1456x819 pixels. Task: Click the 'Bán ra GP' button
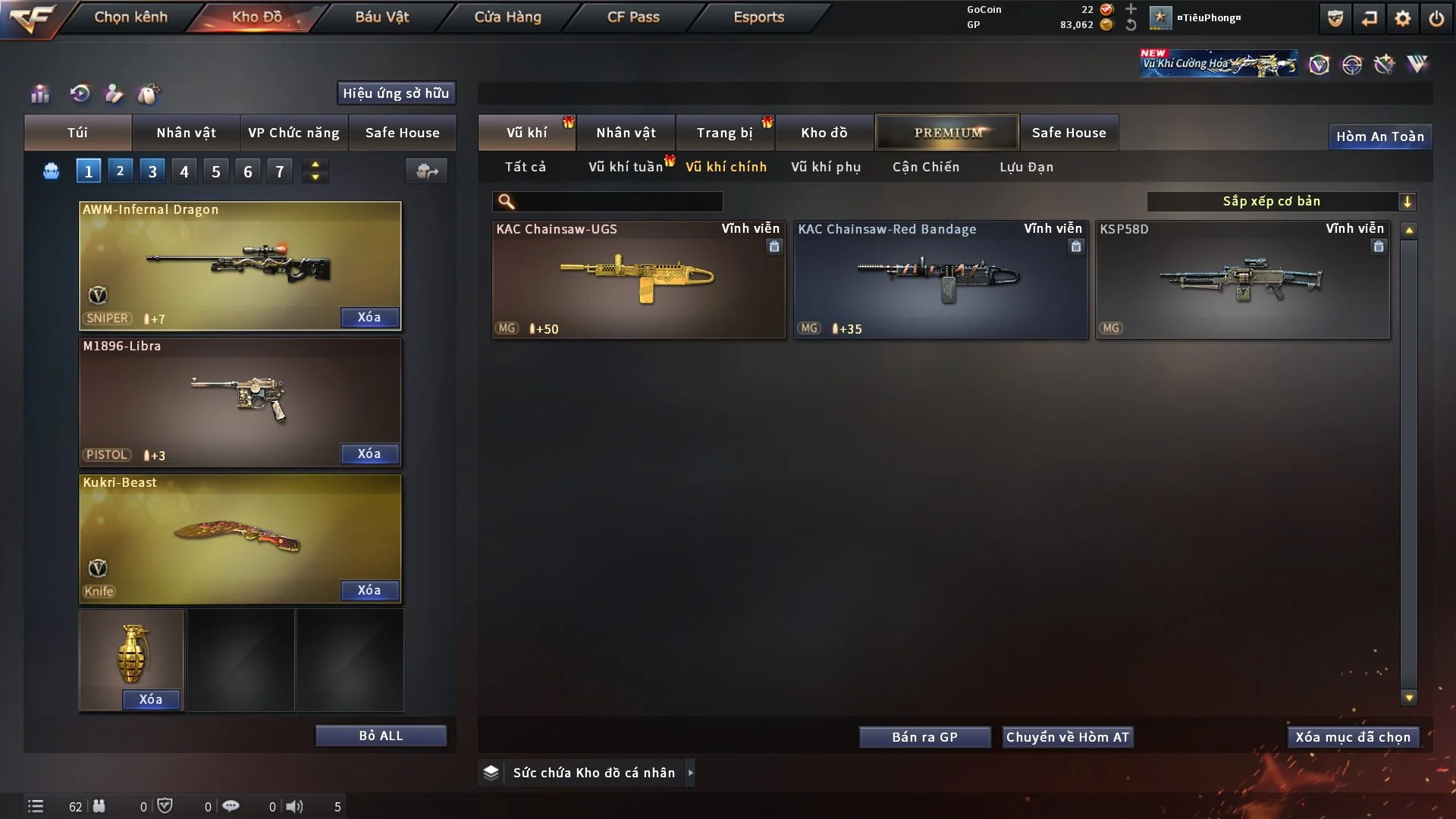(924, 736)
